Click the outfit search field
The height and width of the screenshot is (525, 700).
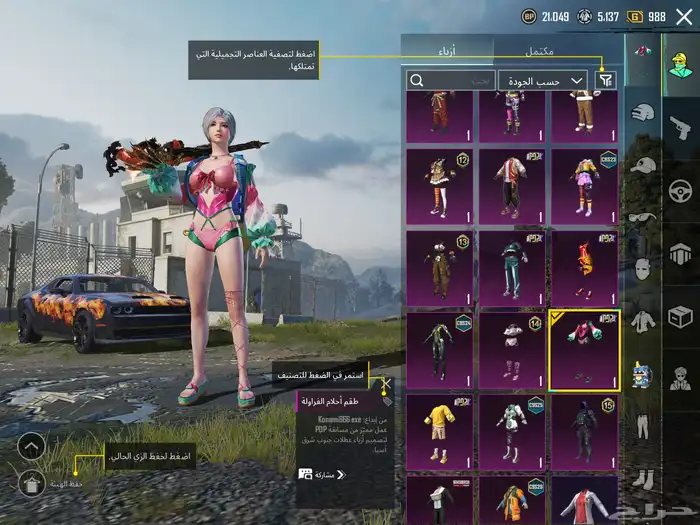(450, 80)
